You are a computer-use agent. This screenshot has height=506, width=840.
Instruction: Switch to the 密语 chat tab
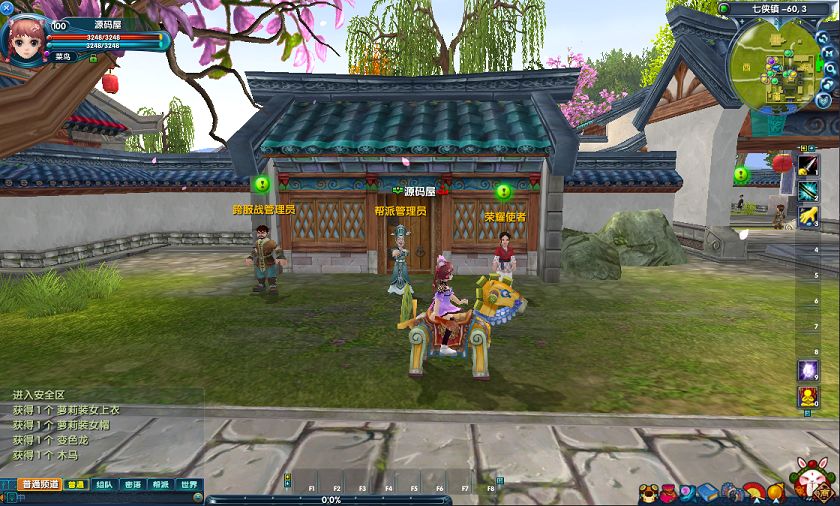[132, 485]
